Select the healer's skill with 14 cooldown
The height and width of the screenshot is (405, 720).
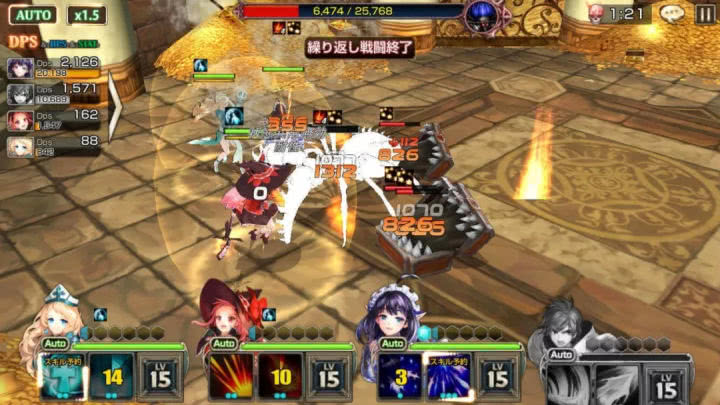click(x=111, y=376)
